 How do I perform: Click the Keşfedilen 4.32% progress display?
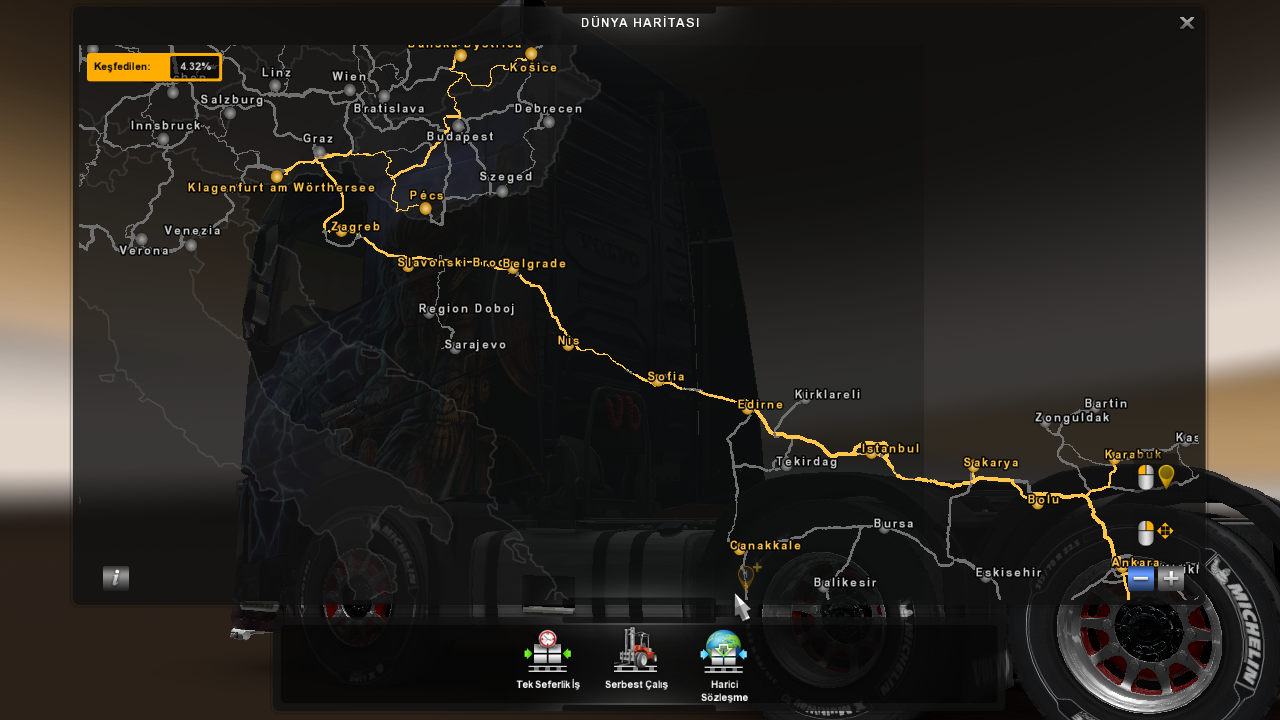tap(154, 67)
